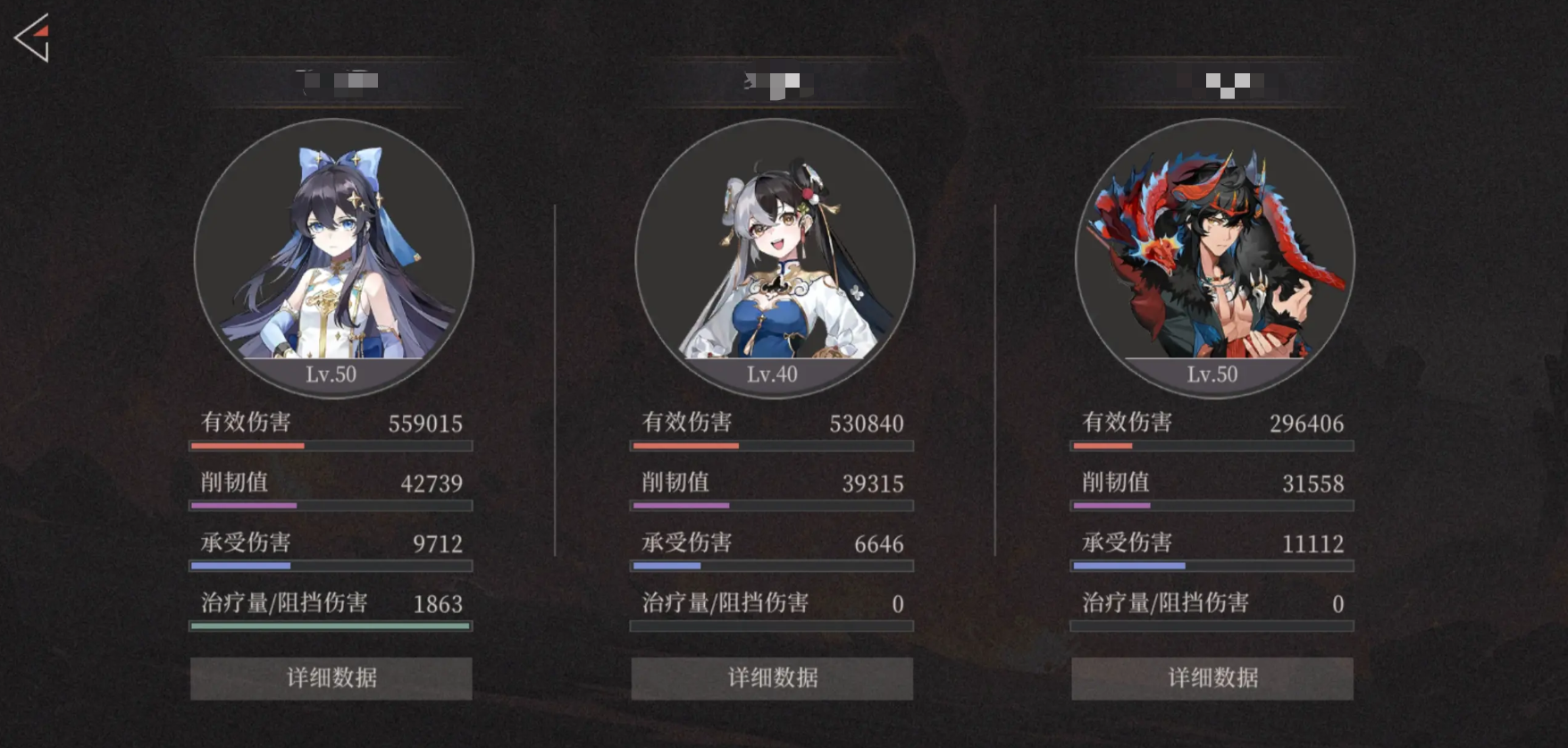Image resolution: width=1568 pixels, height=748 pixels.
Task: Open 详细数据 for the dragon warrior
Action: pyautogui.click(x=1211, y=678)
